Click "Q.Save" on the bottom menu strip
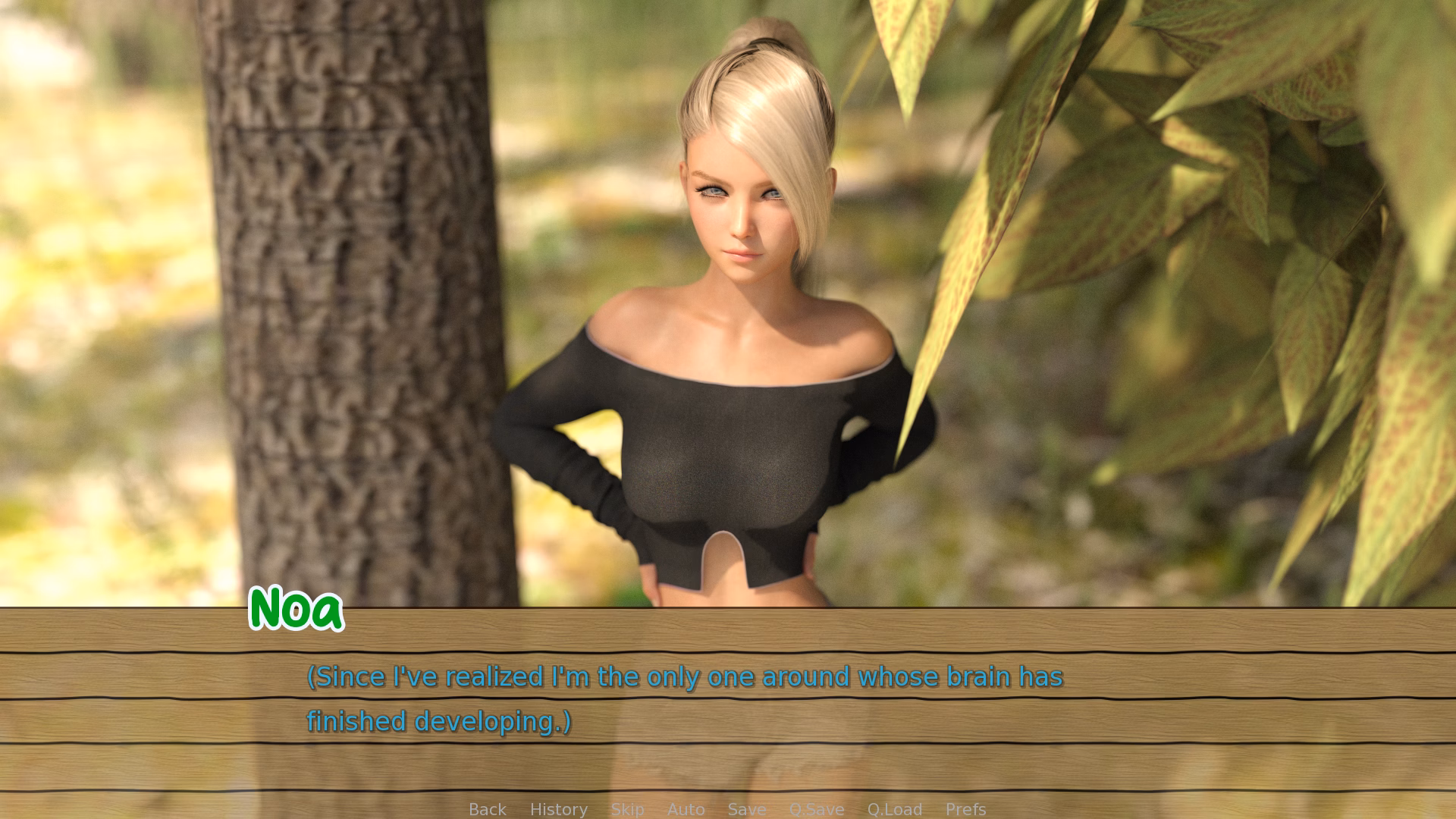This screenshot has width=1456, height=819. tap(816, 809)
